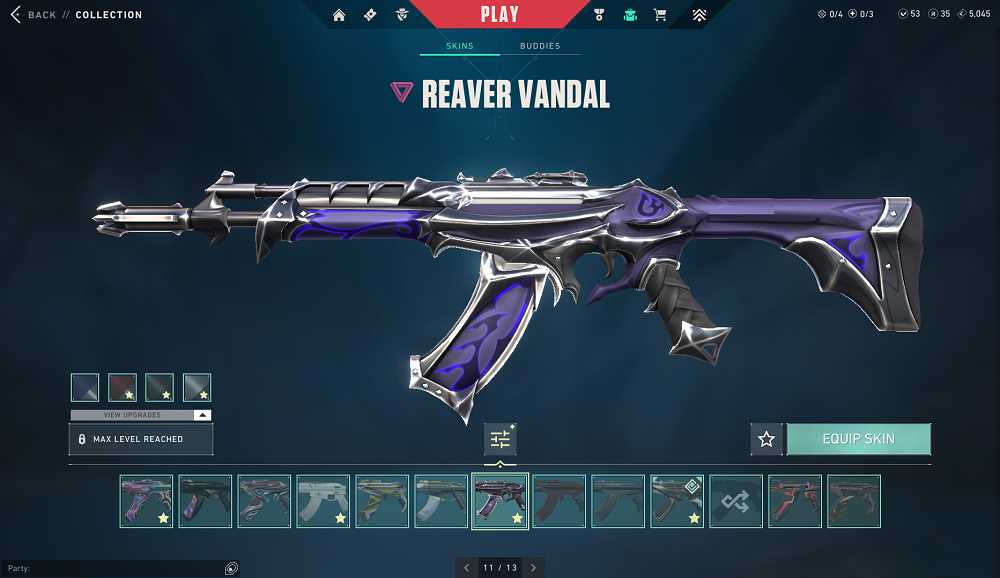Open the battle pass chevron icon

pos(699,15)
